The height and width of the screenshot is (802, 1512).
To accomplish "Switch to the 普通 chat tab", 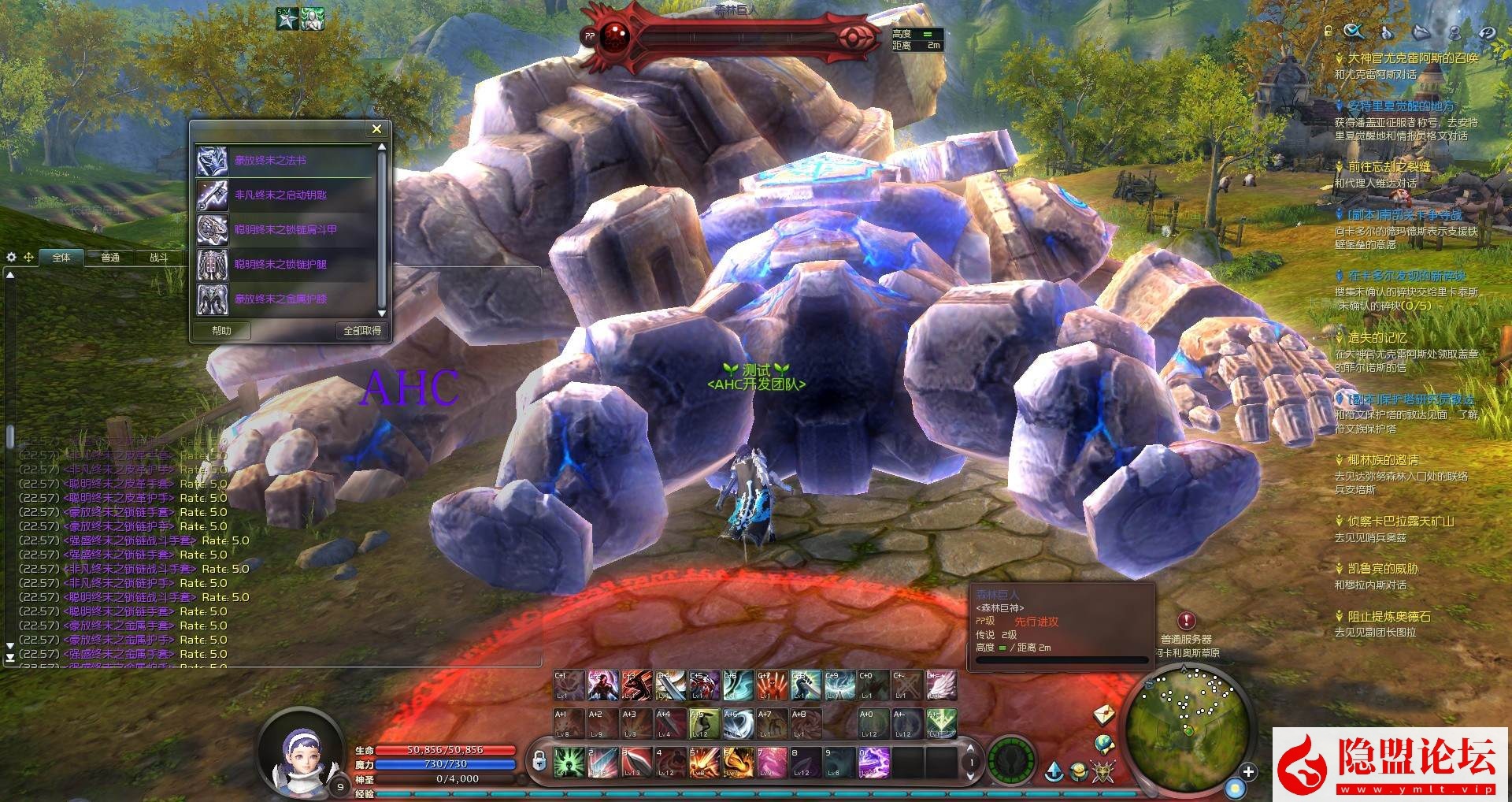I will tap(110, 258).
